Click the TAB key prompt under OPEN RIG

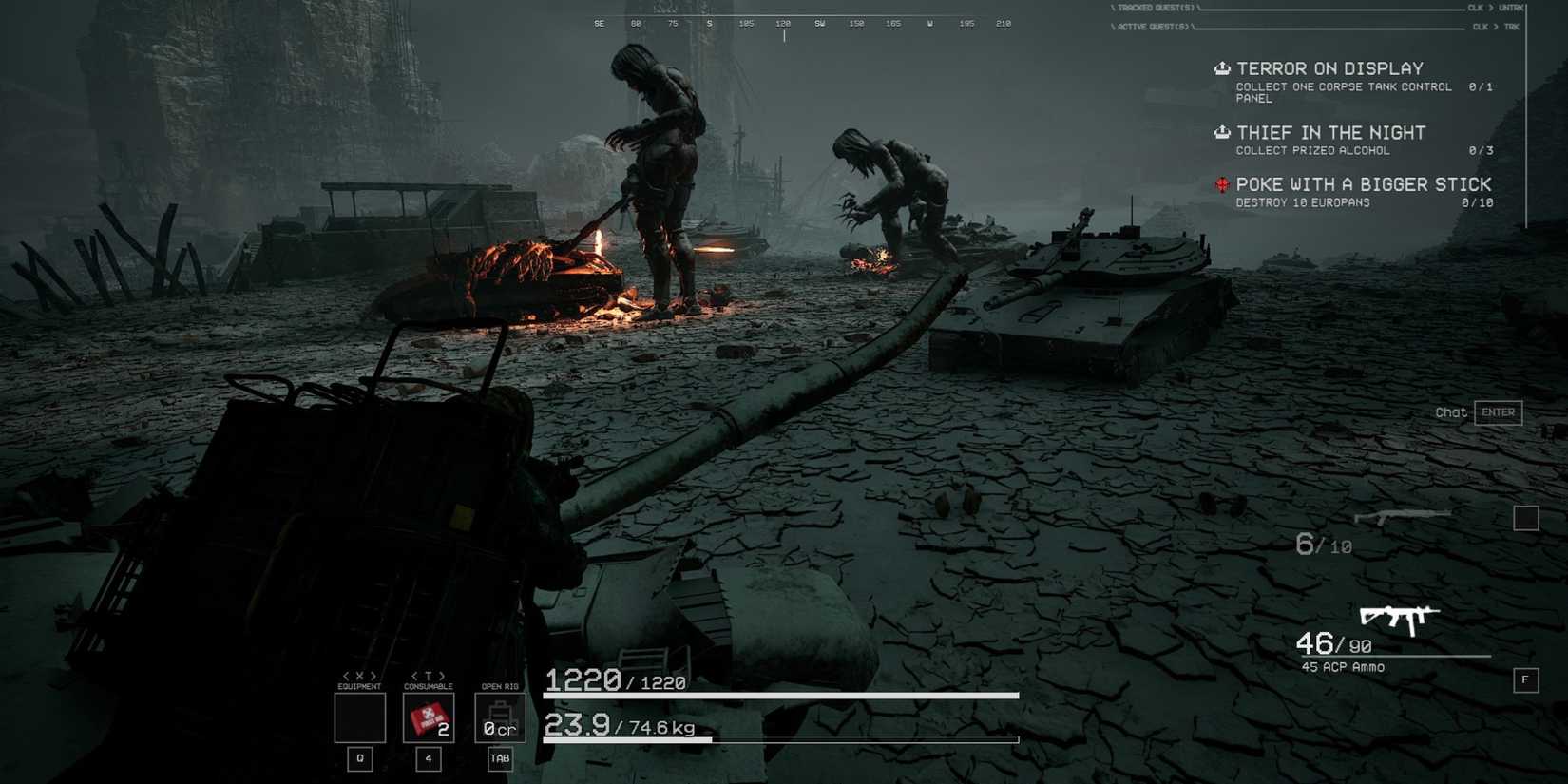[x=499, y=758]
